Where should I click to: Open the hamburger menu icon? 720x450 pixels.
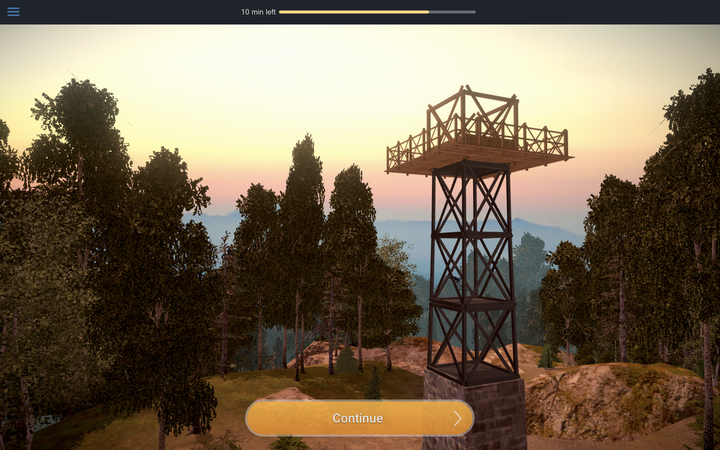tap(13, 12)
